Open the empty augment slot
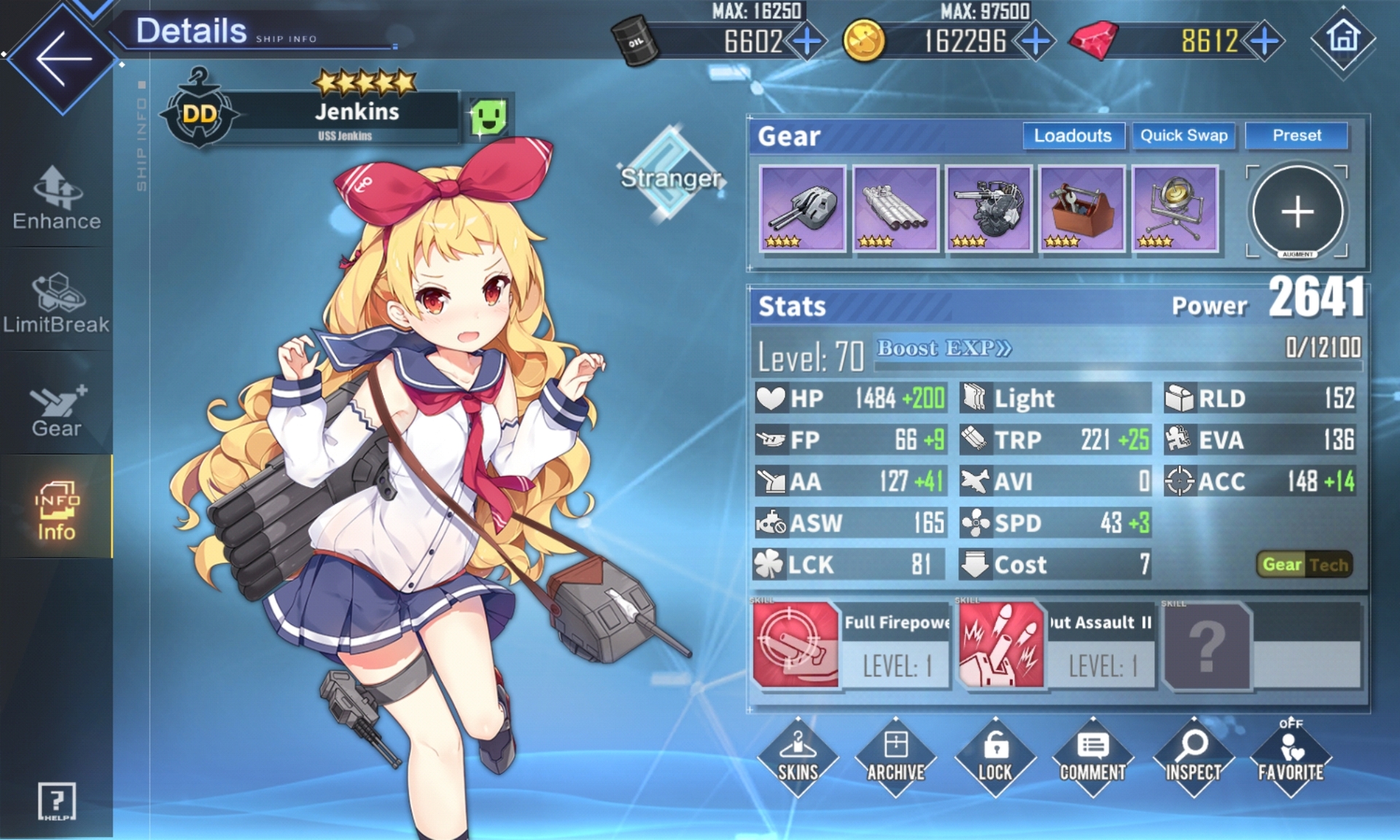This screenshot has height=840, width=1400. tap(1297, 212)
